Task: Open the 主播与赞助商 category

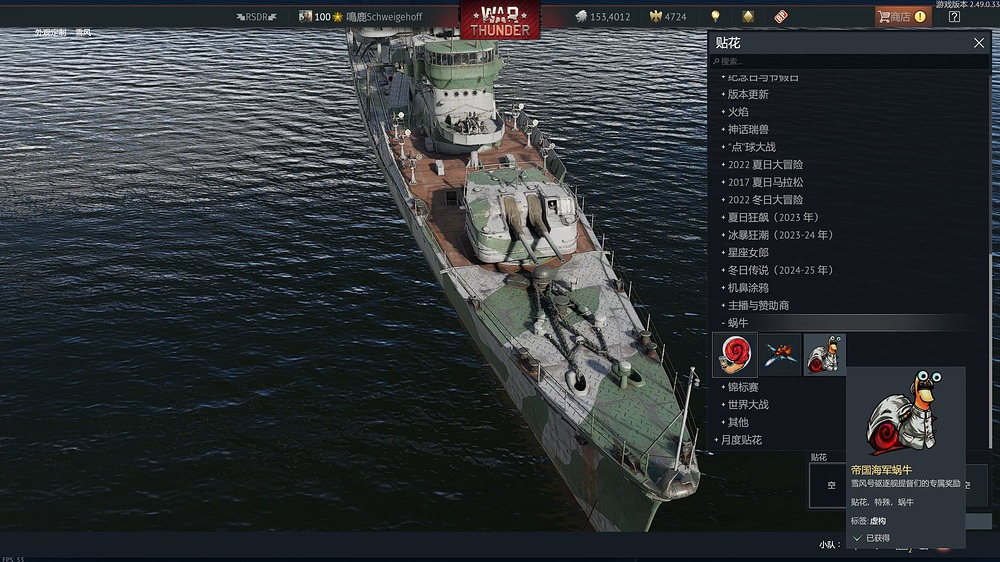Action: coord(758,305)
